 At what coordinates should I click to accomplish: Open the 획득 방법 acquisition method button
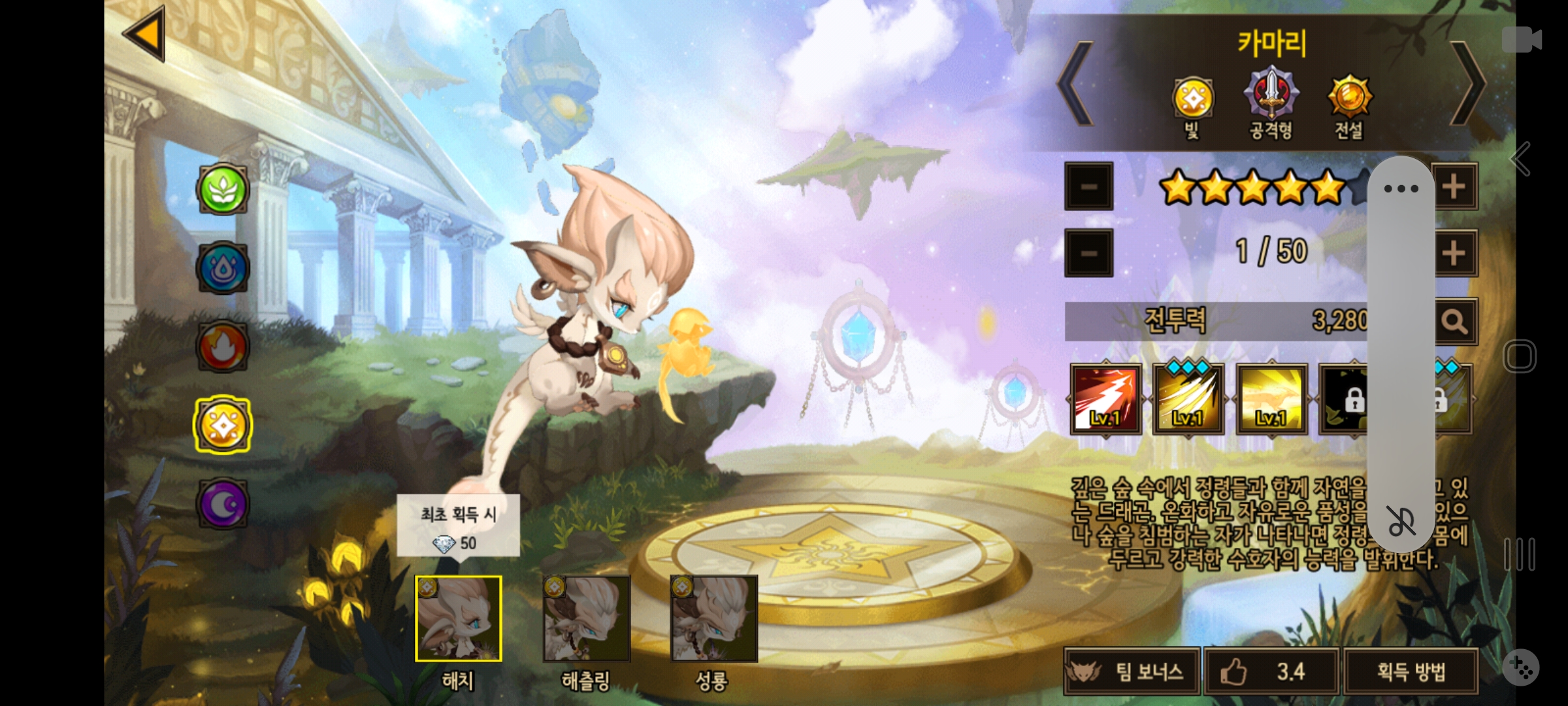click(x=1411, y=671)
